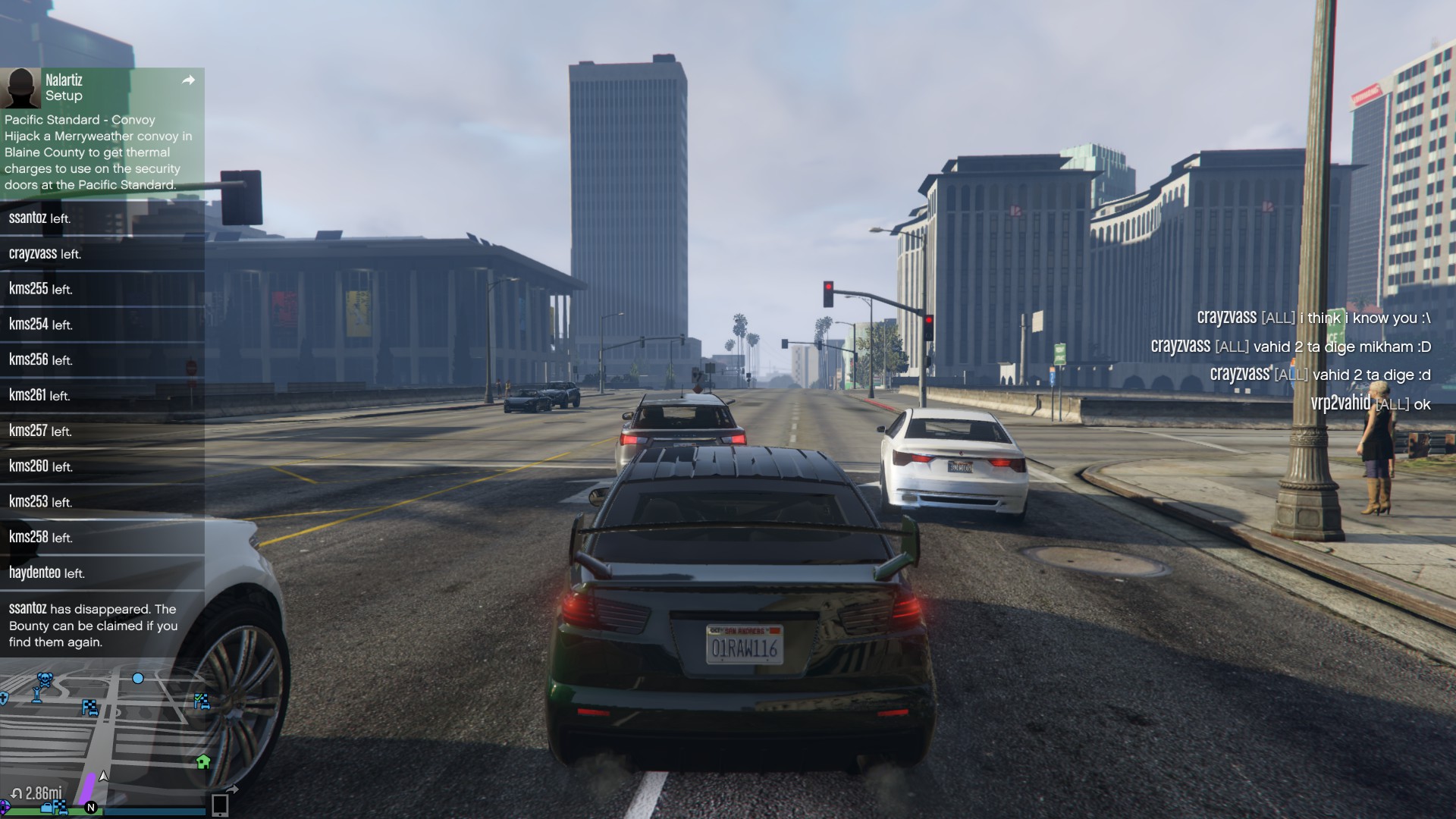
Task: Select crayzvass 'i think i know you' message
Action: click(x=1313, y=318)
